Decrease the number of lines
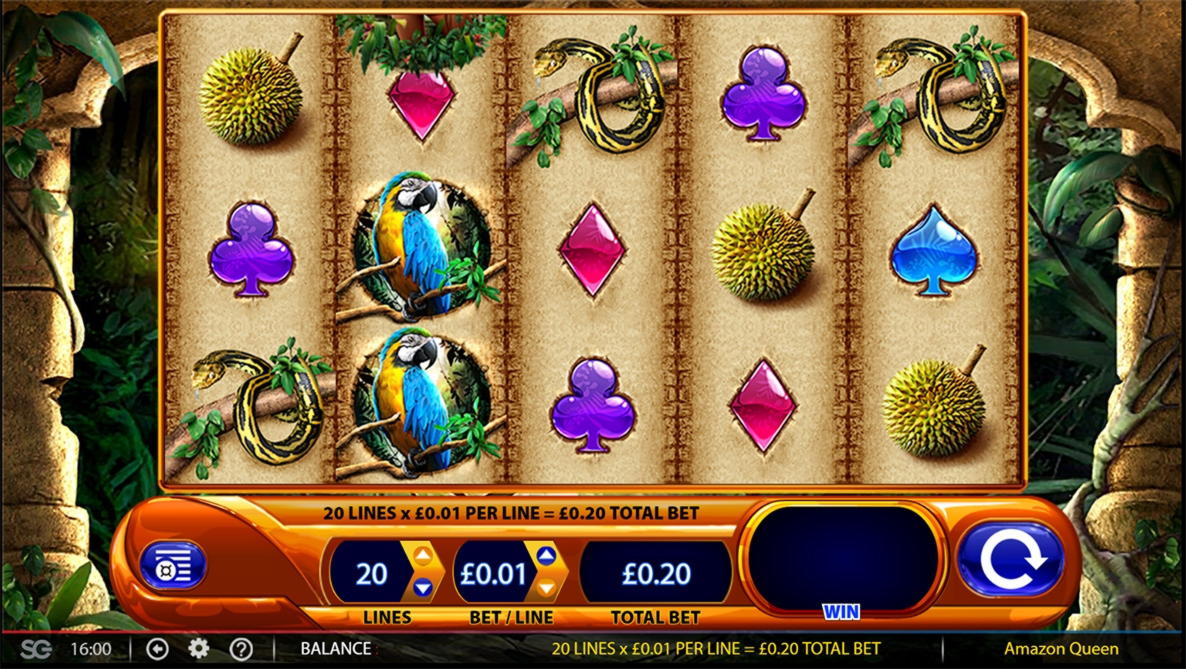Screen dimensions: 1186x669 click(x=423, y=588)
